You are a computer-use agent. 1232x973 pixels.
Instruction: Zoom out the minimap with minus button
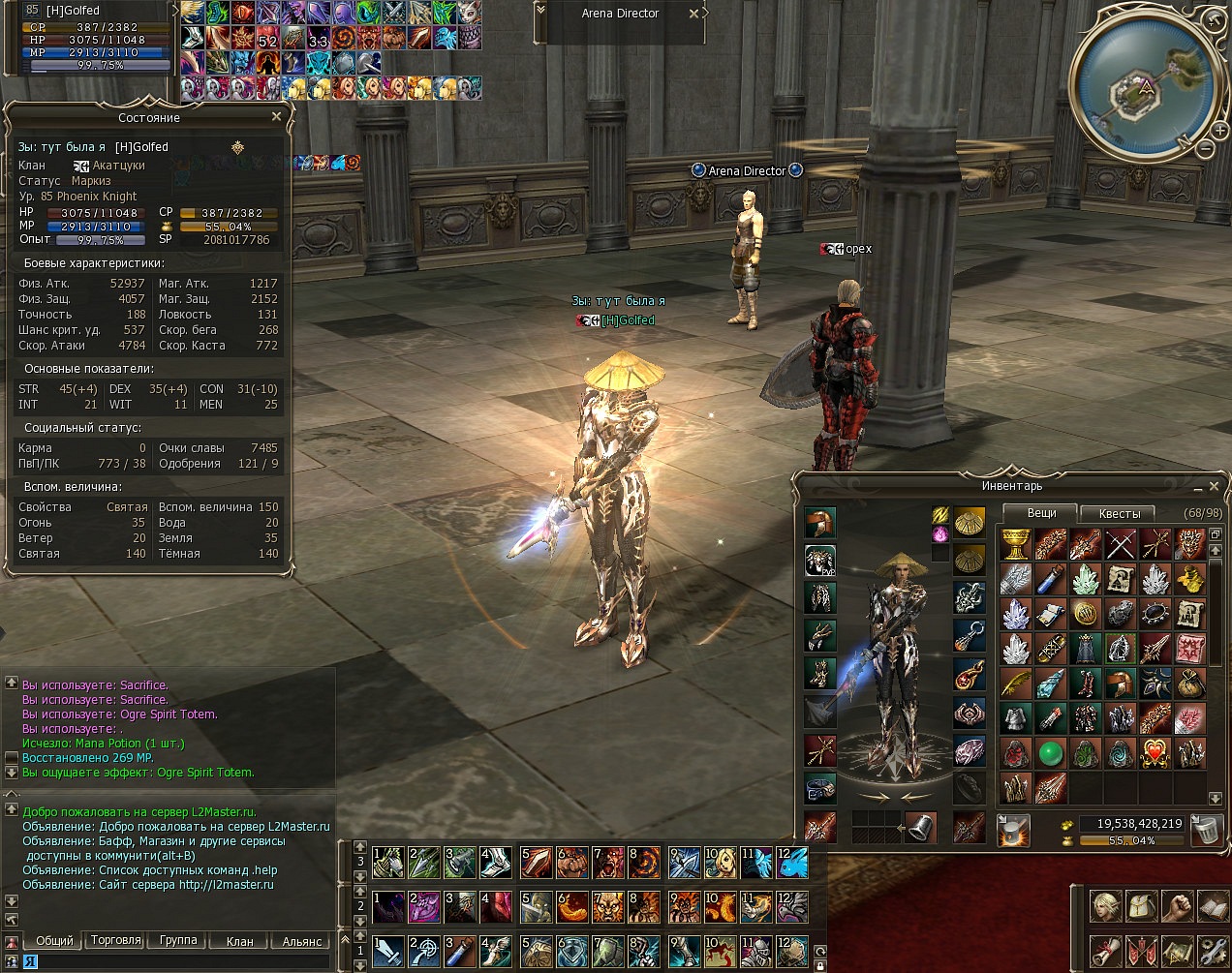(x=1204, y=149)
